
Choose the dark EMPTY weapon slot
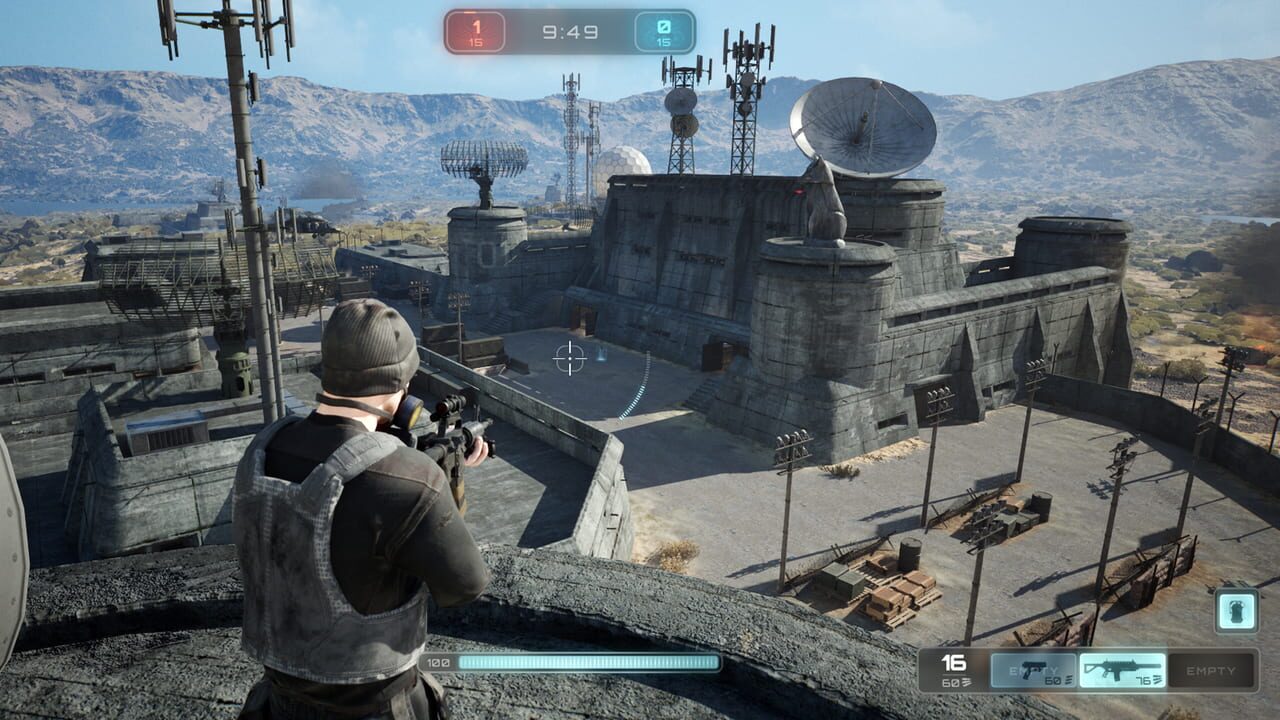point(1212,670)
